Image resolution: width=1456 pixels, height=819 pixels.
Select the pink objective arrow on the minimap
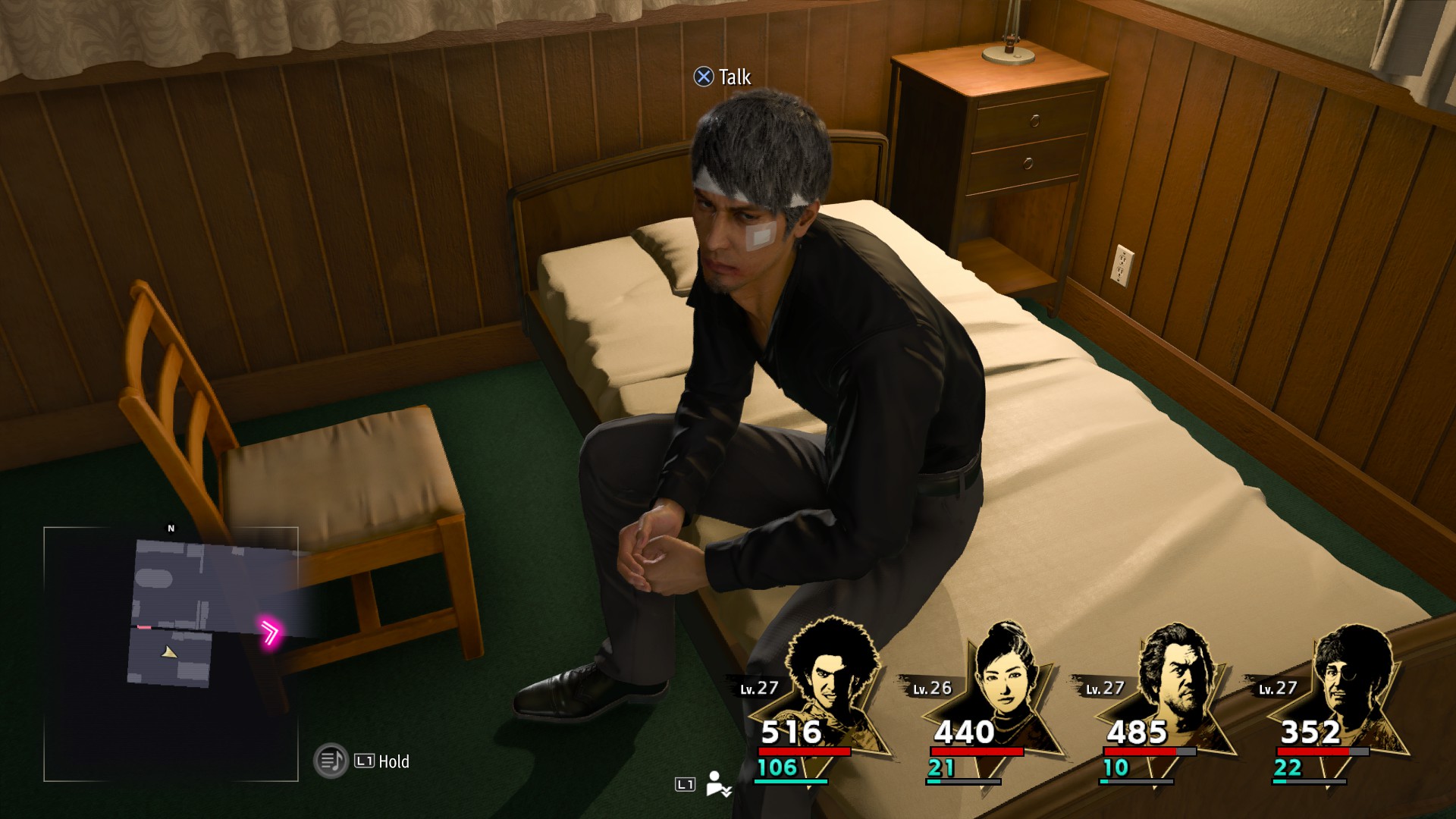(x=270, y=632)
